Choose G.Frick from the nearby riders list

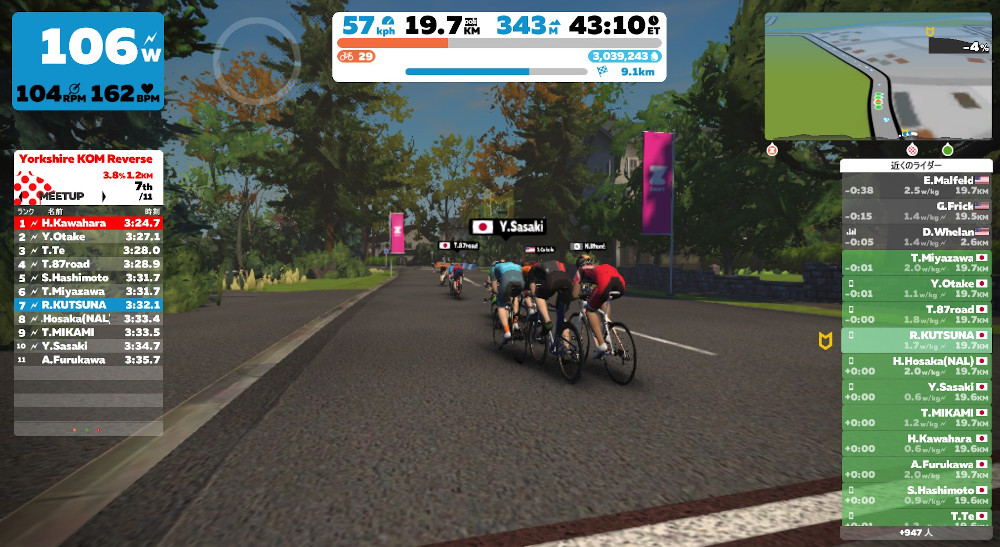915,211
